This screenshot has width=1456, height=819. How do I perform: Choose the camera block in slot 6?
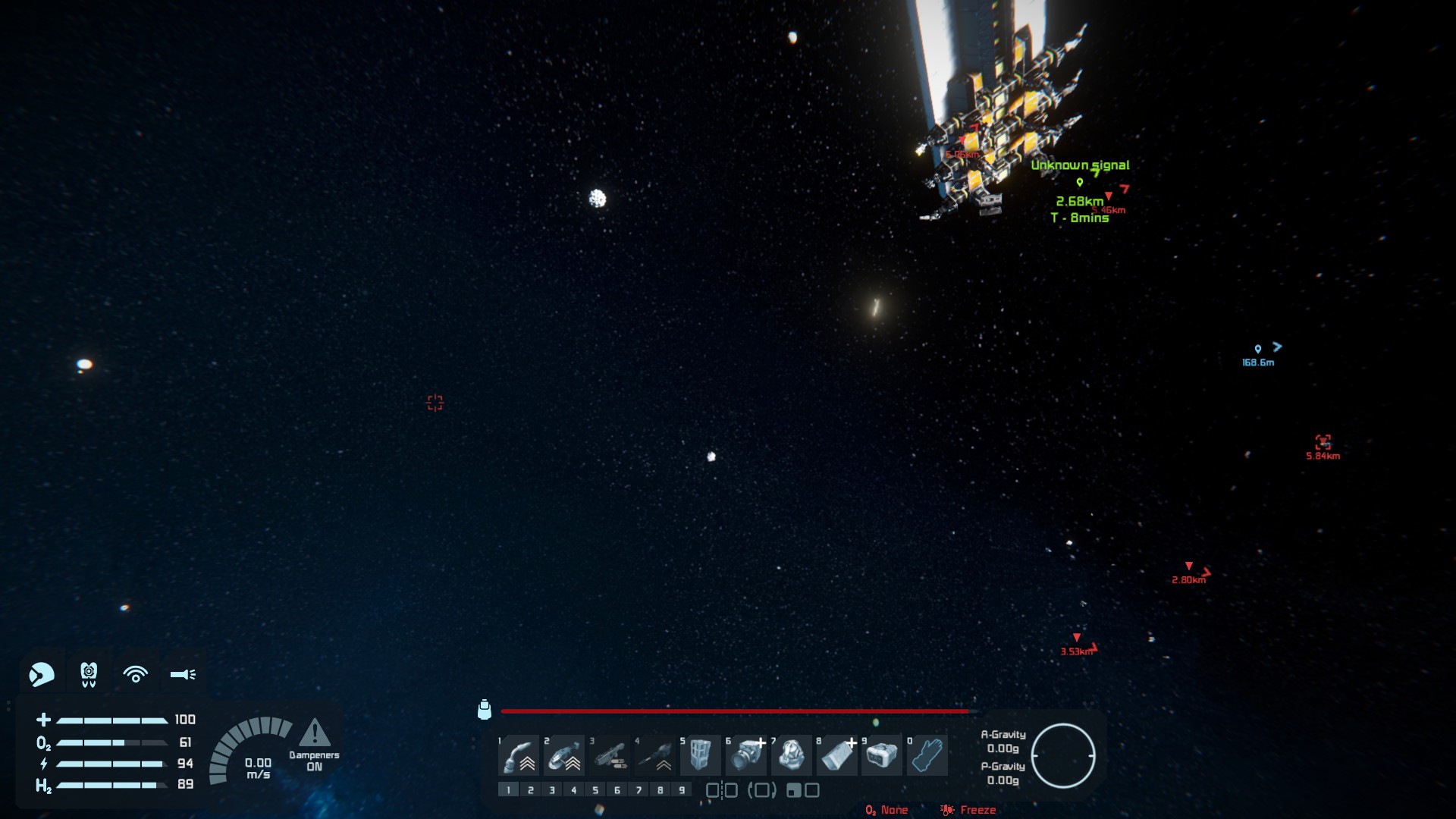[x=746, y=755]
